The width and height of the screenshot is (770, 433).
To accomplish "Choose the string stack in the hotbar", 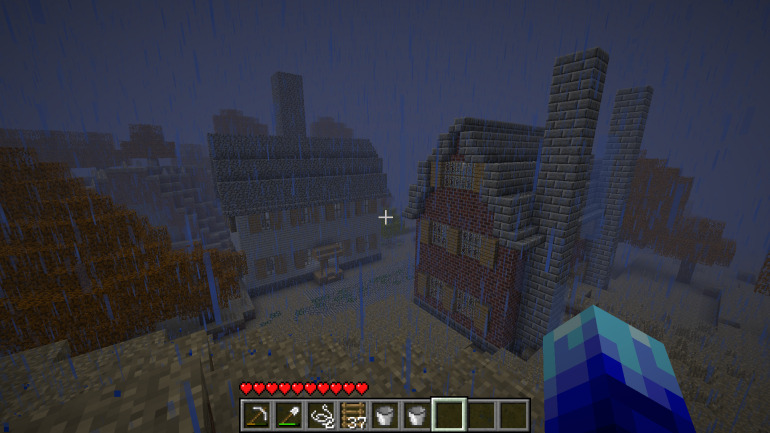I will coord(321,414).
